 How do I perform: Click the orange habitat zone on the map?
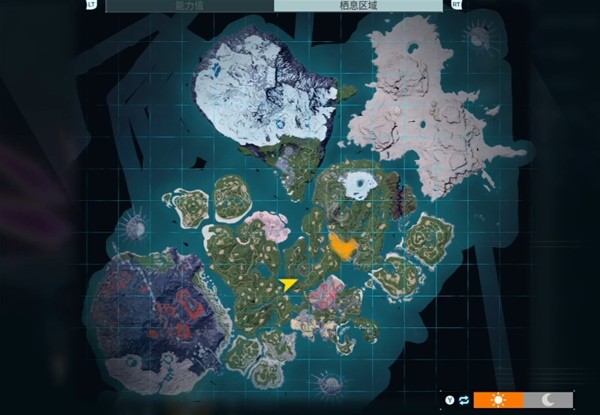pyautogui.click(x=343, y=246)
